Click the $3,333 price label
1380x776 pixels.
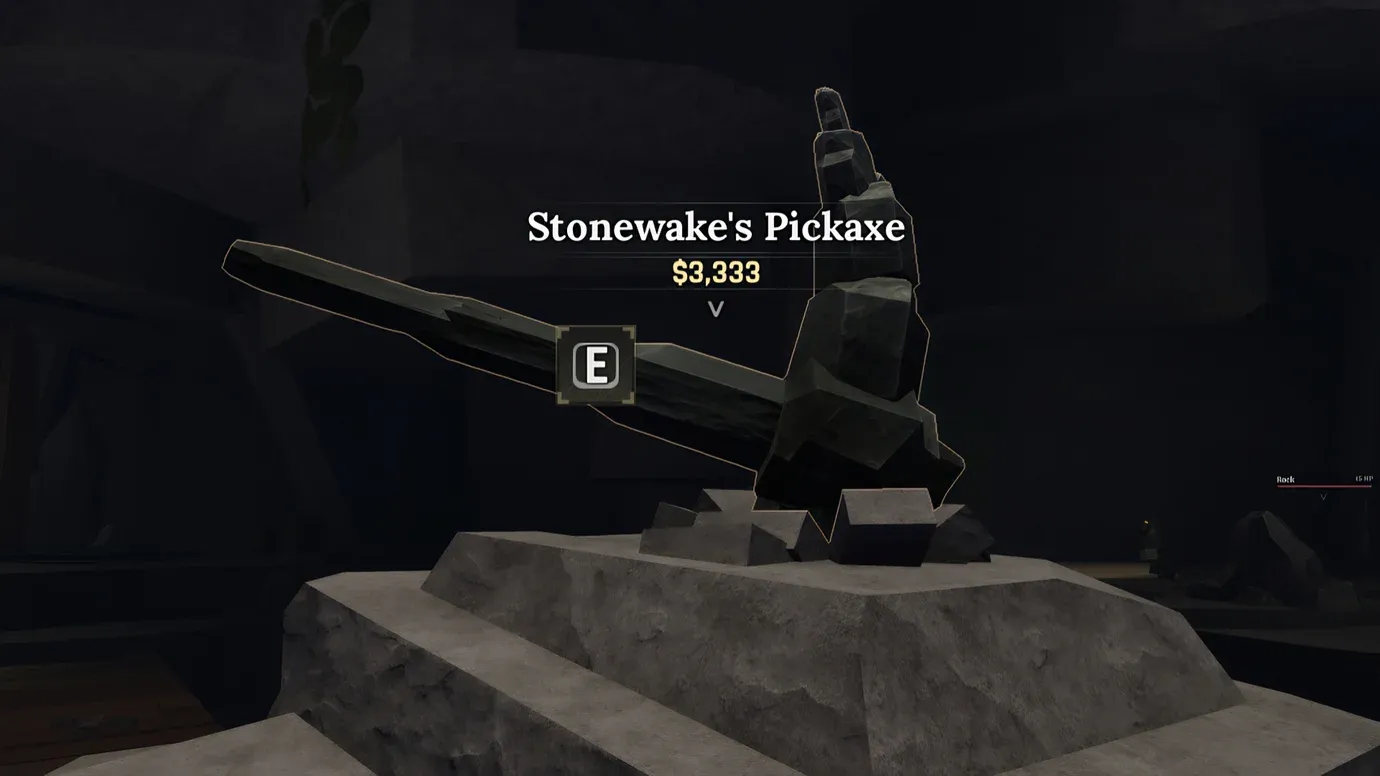pos(716,272)
